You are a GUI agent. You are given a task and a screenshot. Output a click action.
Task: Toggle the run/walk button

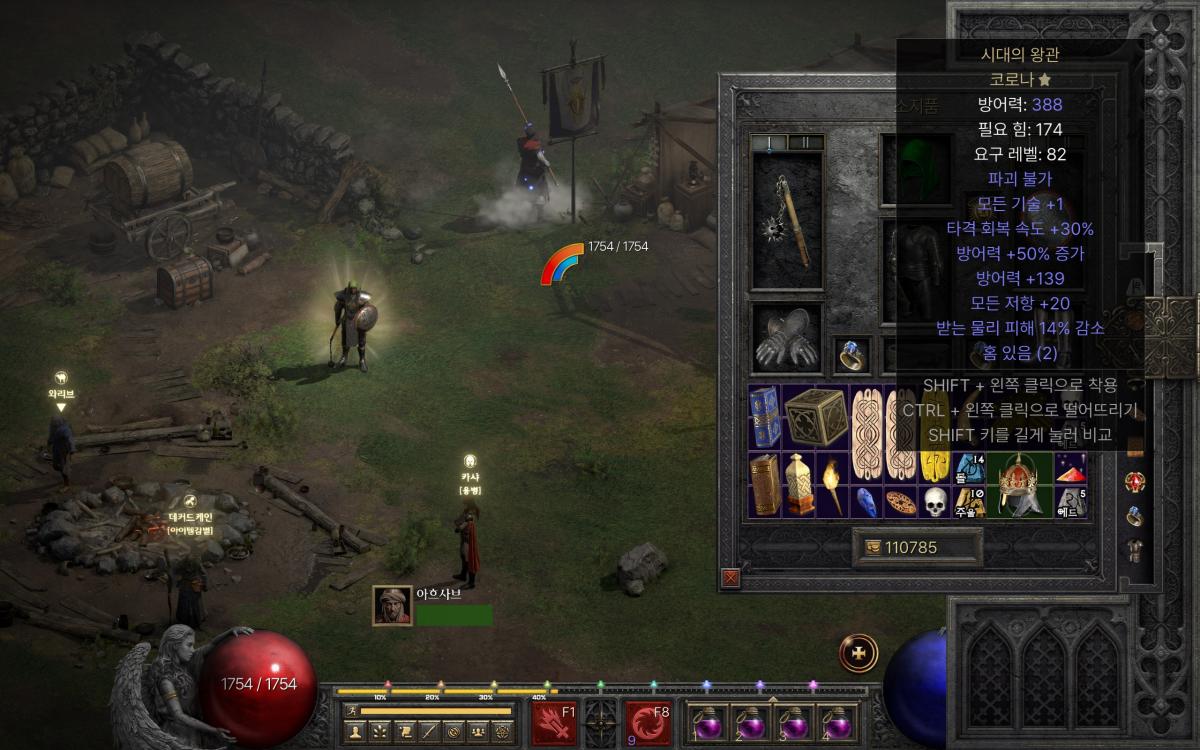click(x=353, y=711)
